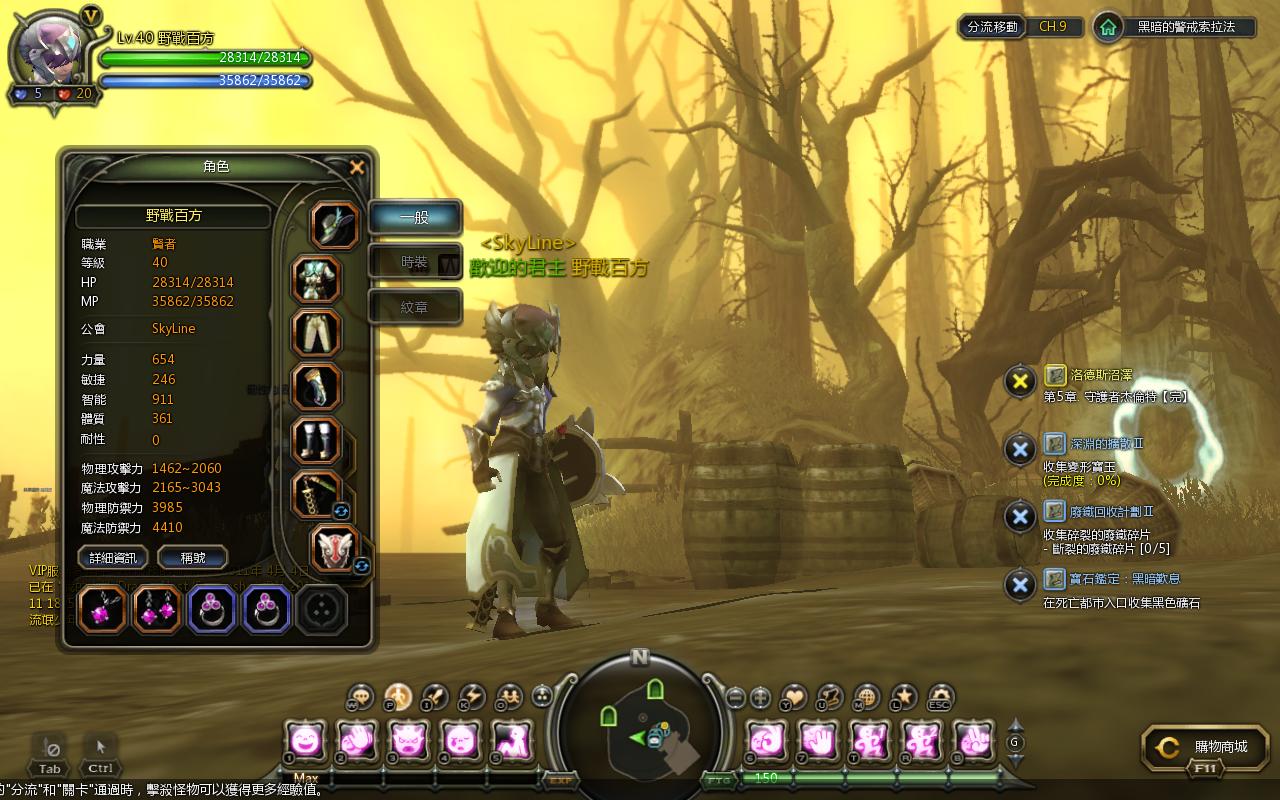Select the equipped boots slot
The image size is (1280, 800).
tap(317, 441)
